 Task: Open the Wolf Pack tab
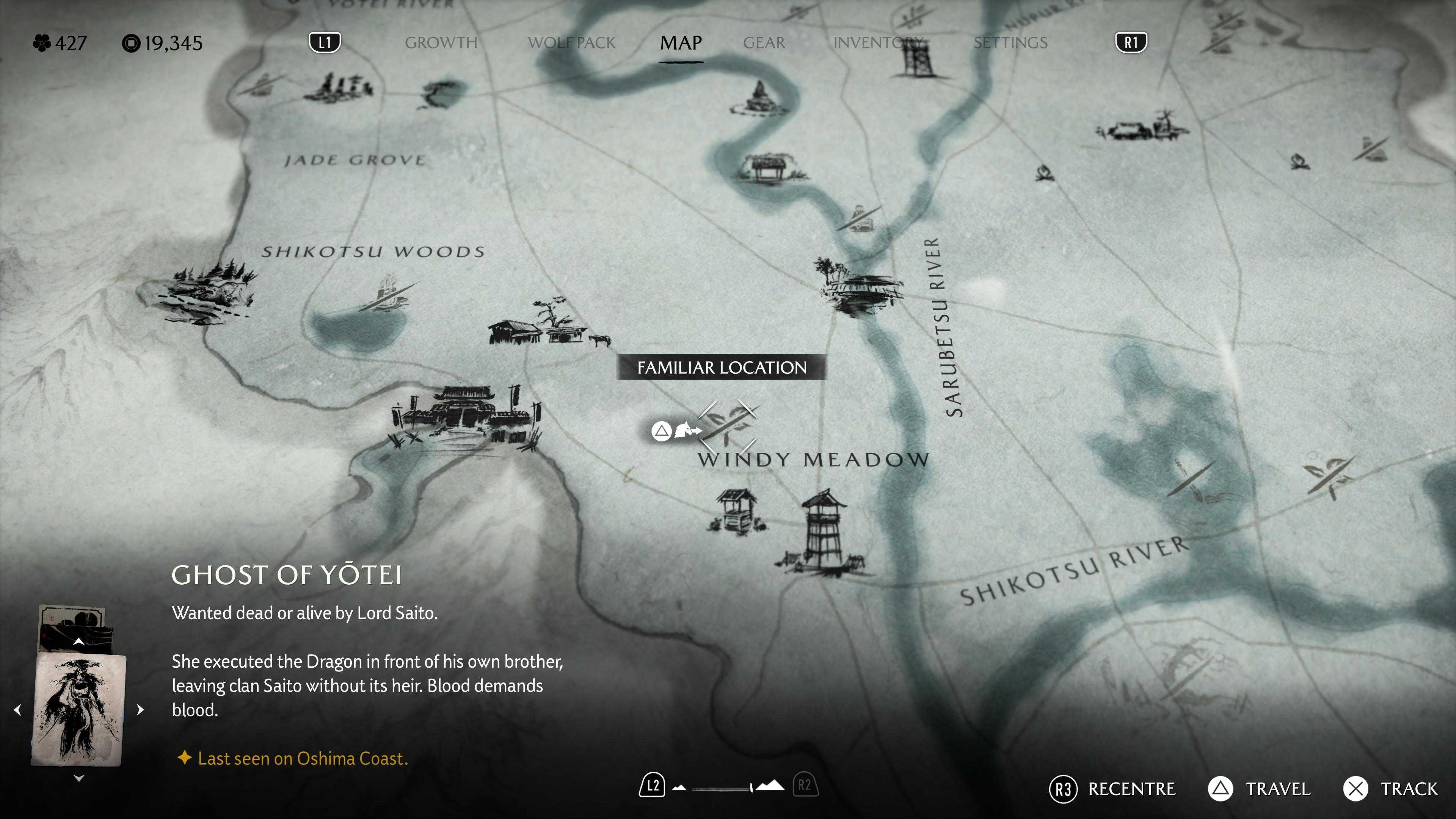pos(571,43)
